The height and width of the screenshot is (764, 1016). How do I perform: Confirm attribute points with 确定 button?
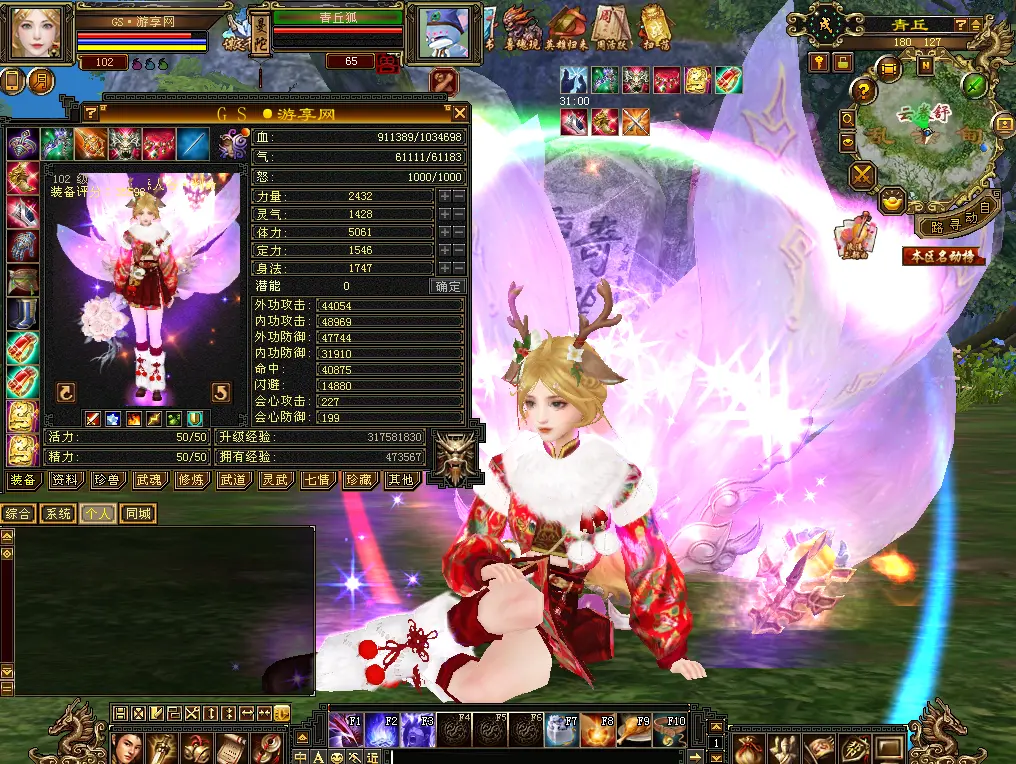click(448, 286)
